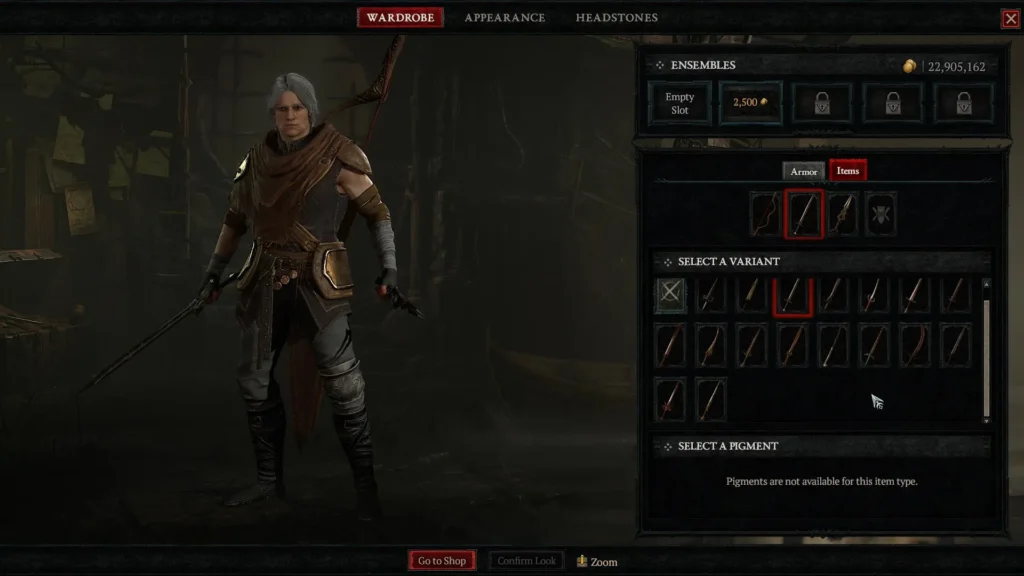Confirm the current look
1024x576 pixels.
(x=527, y=561)
